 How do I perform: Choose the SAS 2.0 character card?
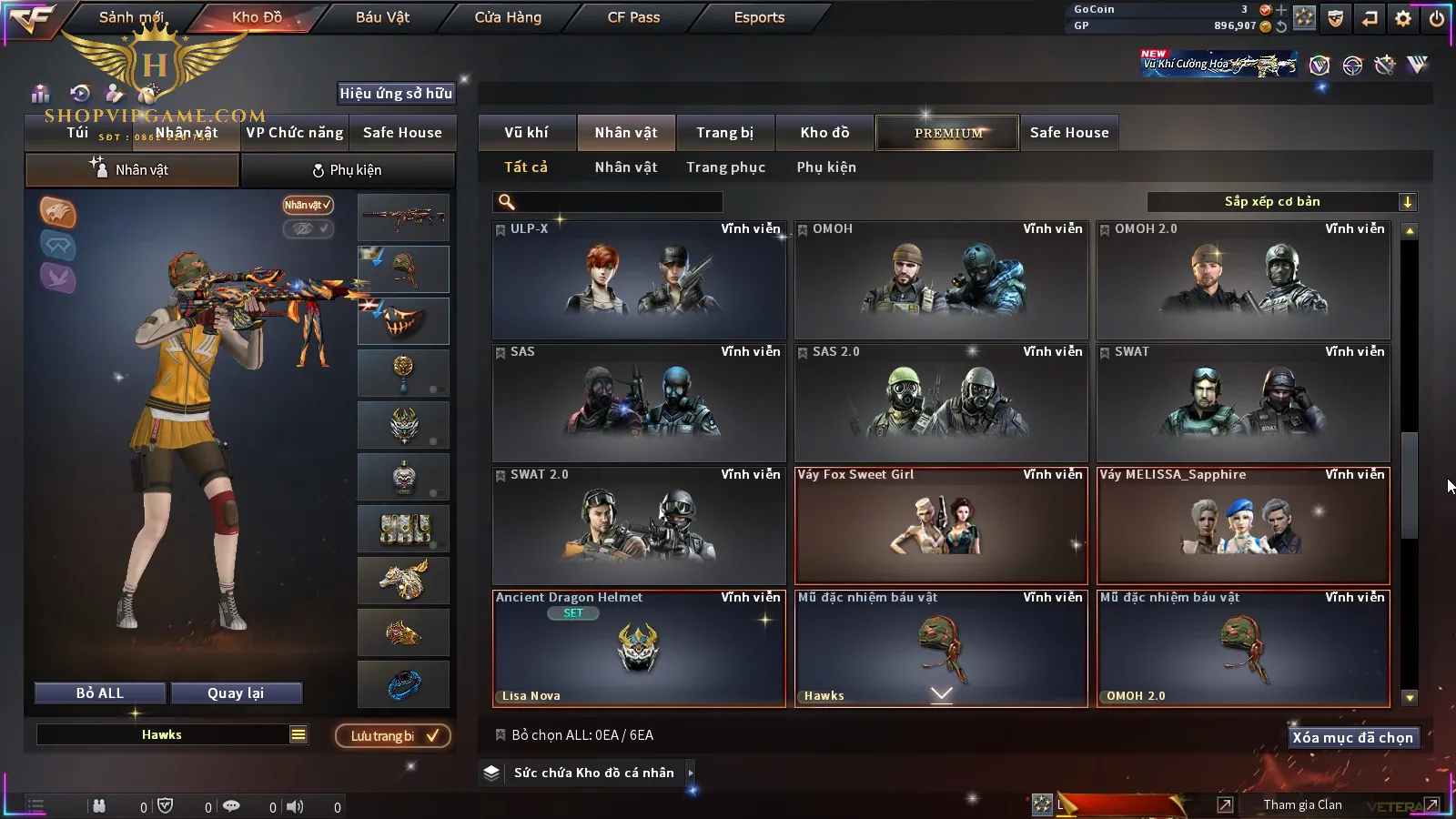(941, 403)
